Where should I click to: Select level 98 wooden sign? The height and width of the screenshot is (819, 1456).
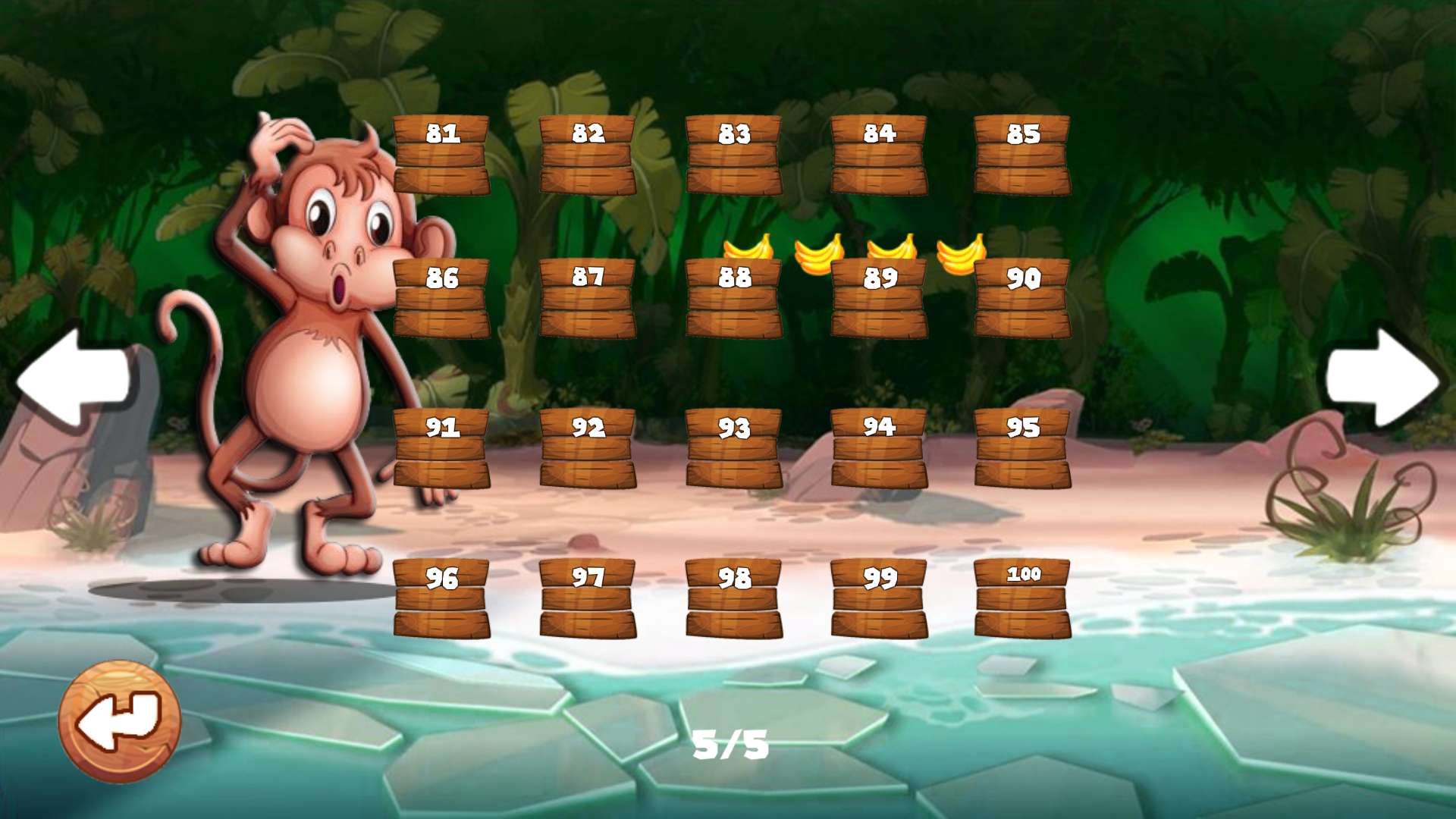733,598
